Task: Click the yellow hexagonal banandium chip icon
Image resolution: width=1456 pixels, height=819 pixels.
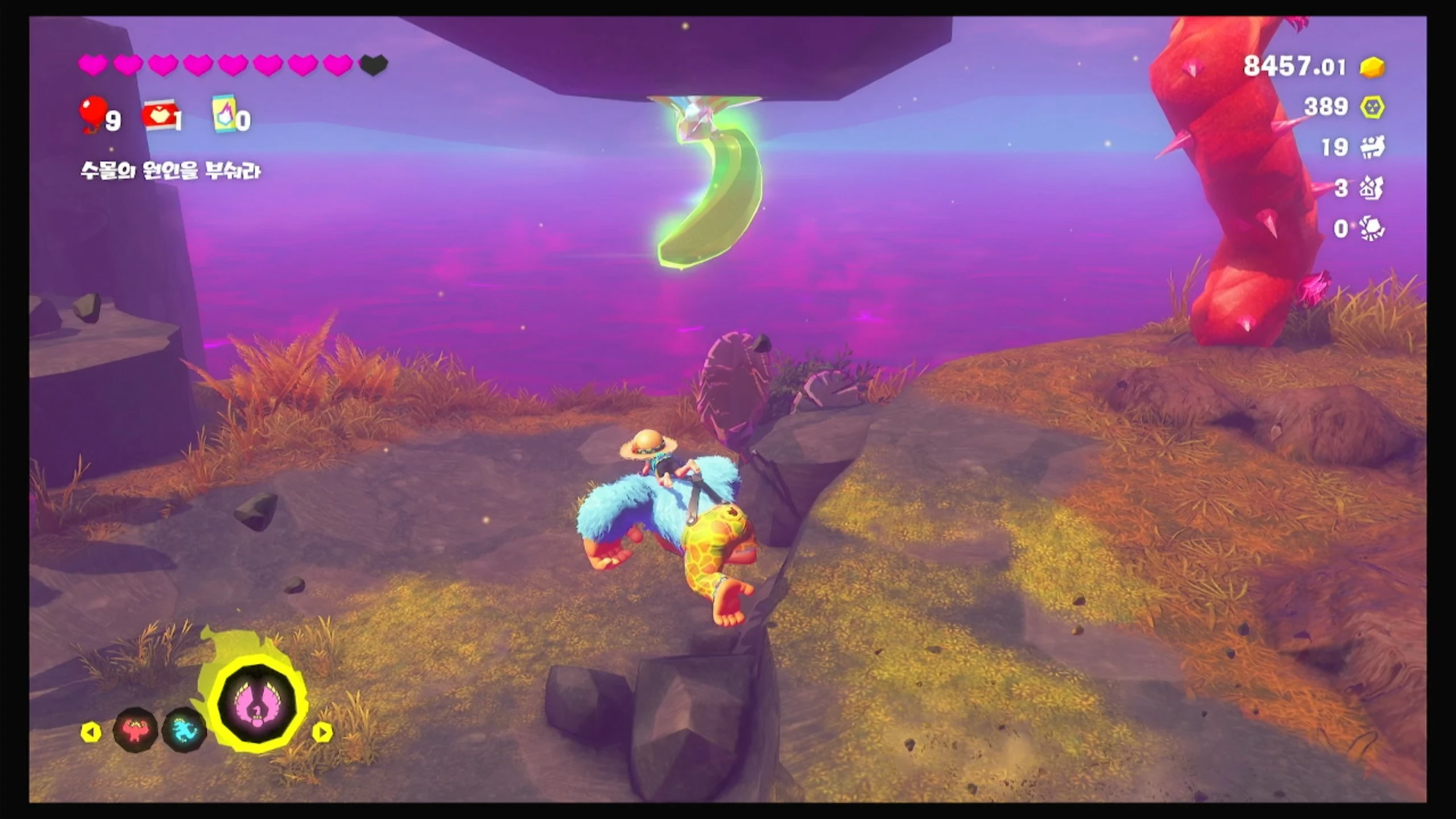Action: 1372,107
